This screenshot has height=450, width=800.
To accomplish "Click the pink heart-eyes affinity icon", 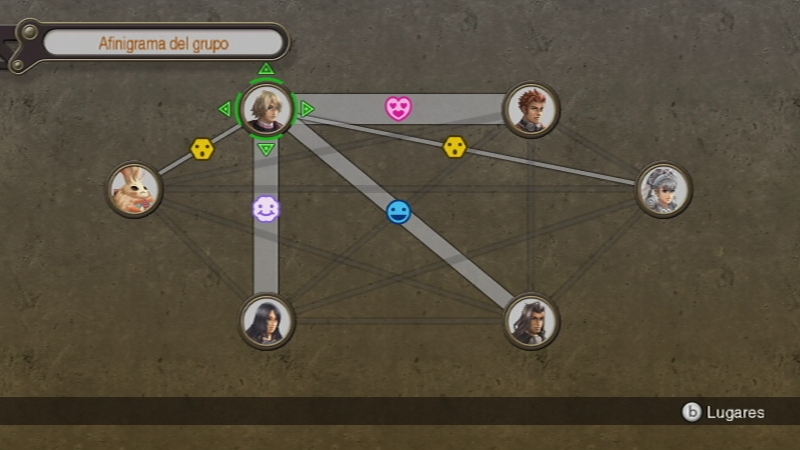I will [x=399, y=108].
